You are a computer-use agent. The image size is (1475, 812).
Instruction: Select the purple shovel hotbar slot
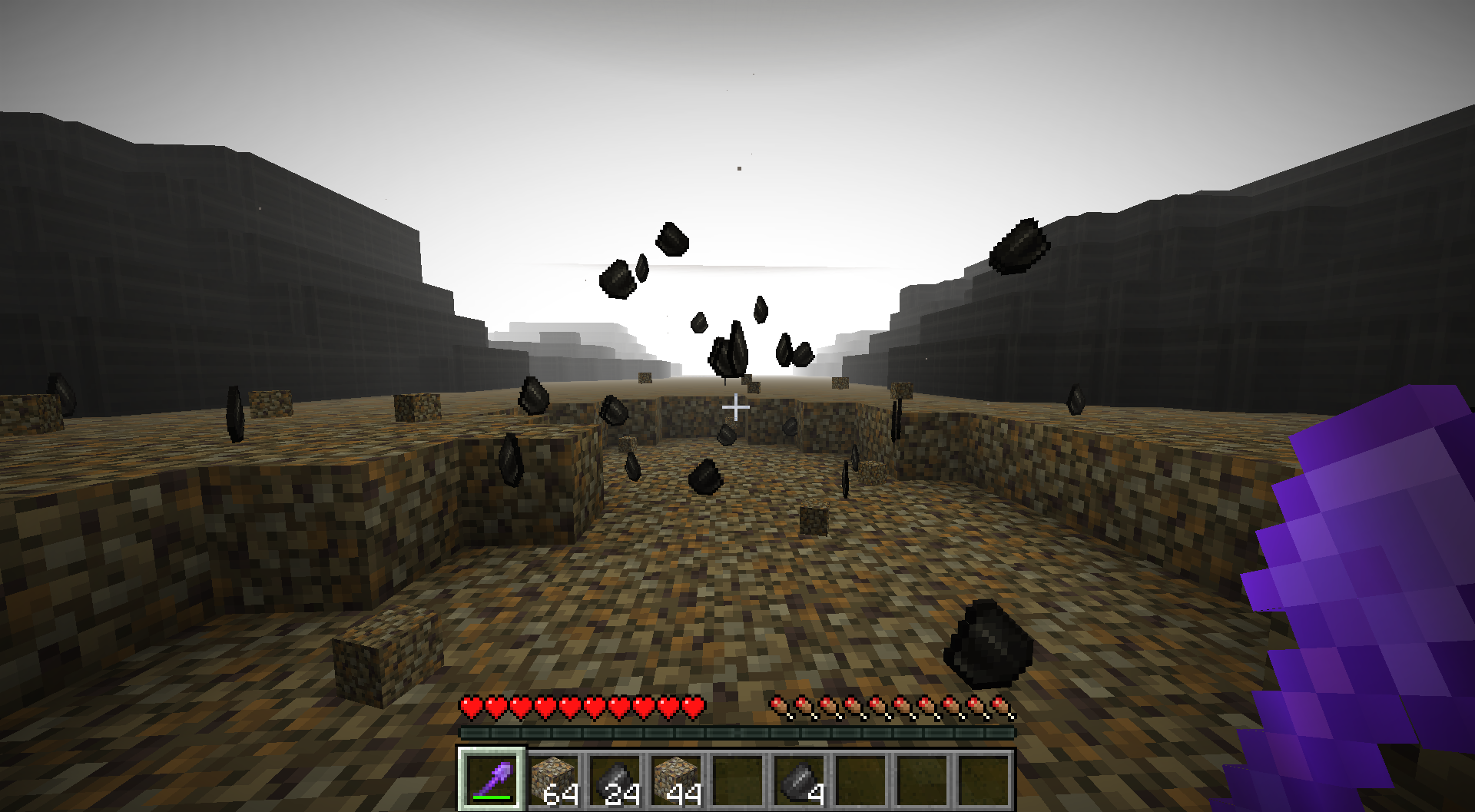click(x=492, y=777)
